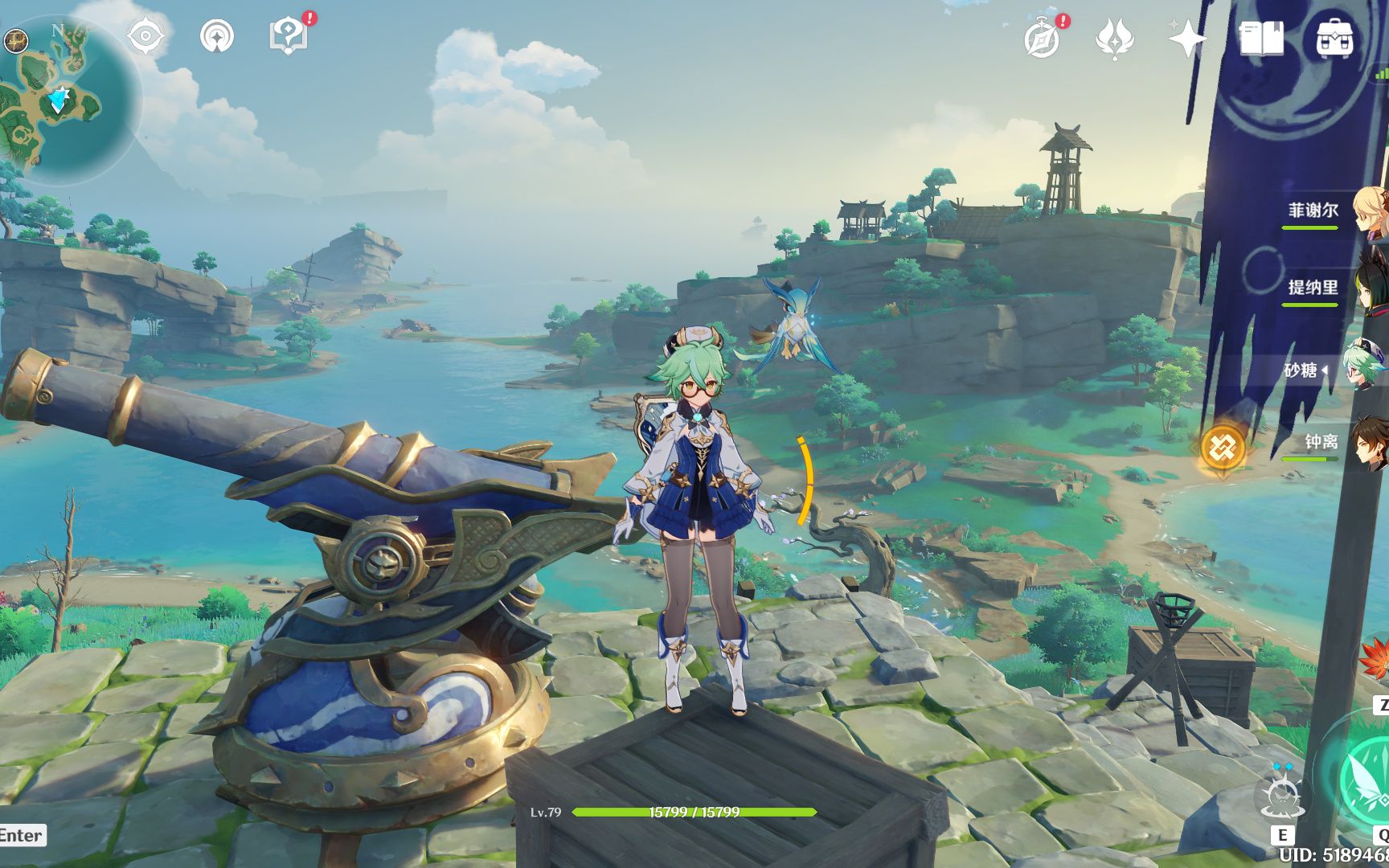1389x868 pixels.
Task: Open the Paimon menu icon
Action: (x=15, y=40)
